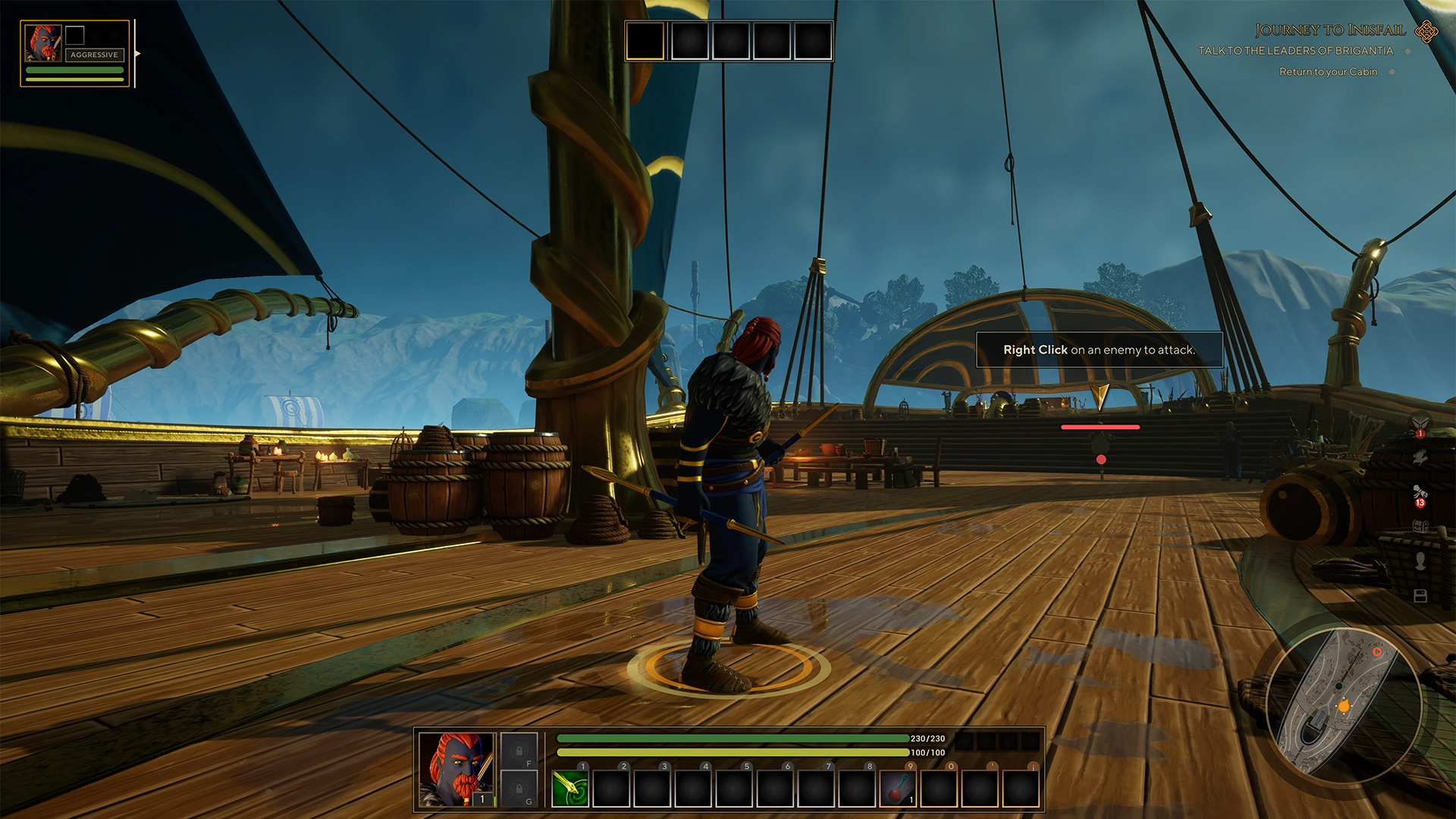Select the quest objective Return to your Cabin
This screenshot has width=1456, height=819.
tap(1328, 71)
